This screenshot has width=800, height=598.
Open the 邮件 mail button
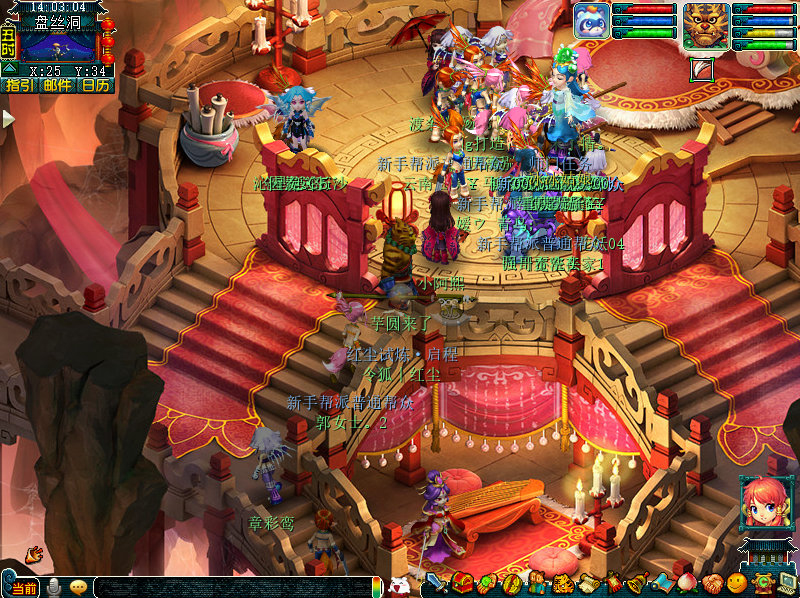(57, 85)
